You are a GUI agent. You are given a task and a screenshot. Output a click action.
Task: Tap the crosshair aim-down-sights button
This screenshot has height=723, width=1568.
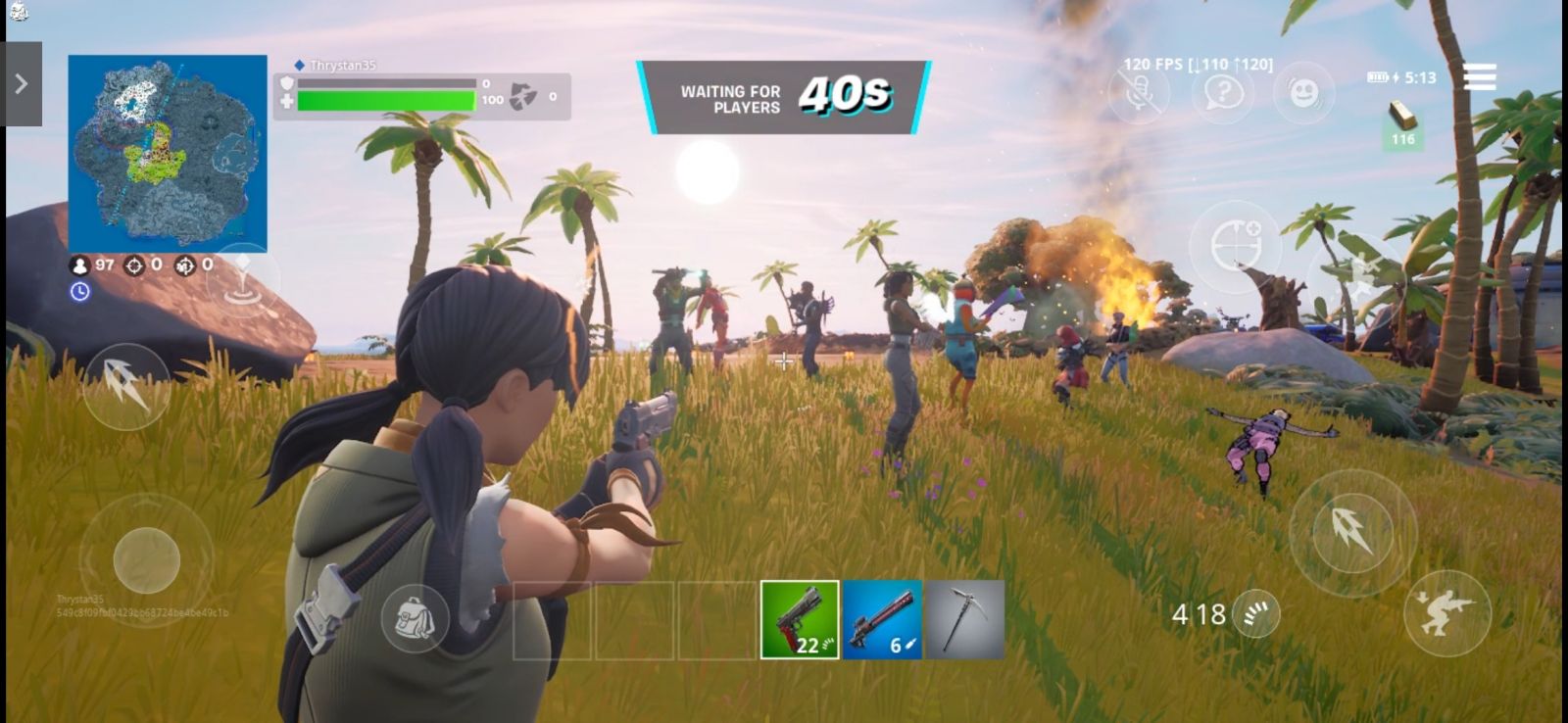1236,245
